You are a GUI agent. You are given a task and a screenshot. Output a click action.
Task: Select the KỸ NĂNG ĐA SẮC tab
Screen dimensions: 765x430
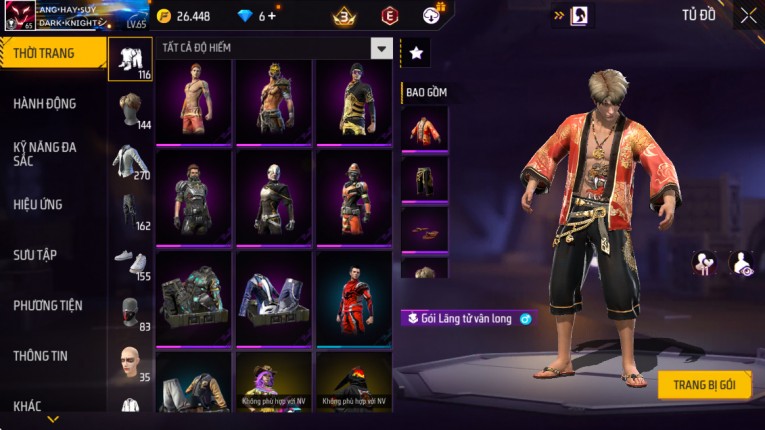coord(45,153)
